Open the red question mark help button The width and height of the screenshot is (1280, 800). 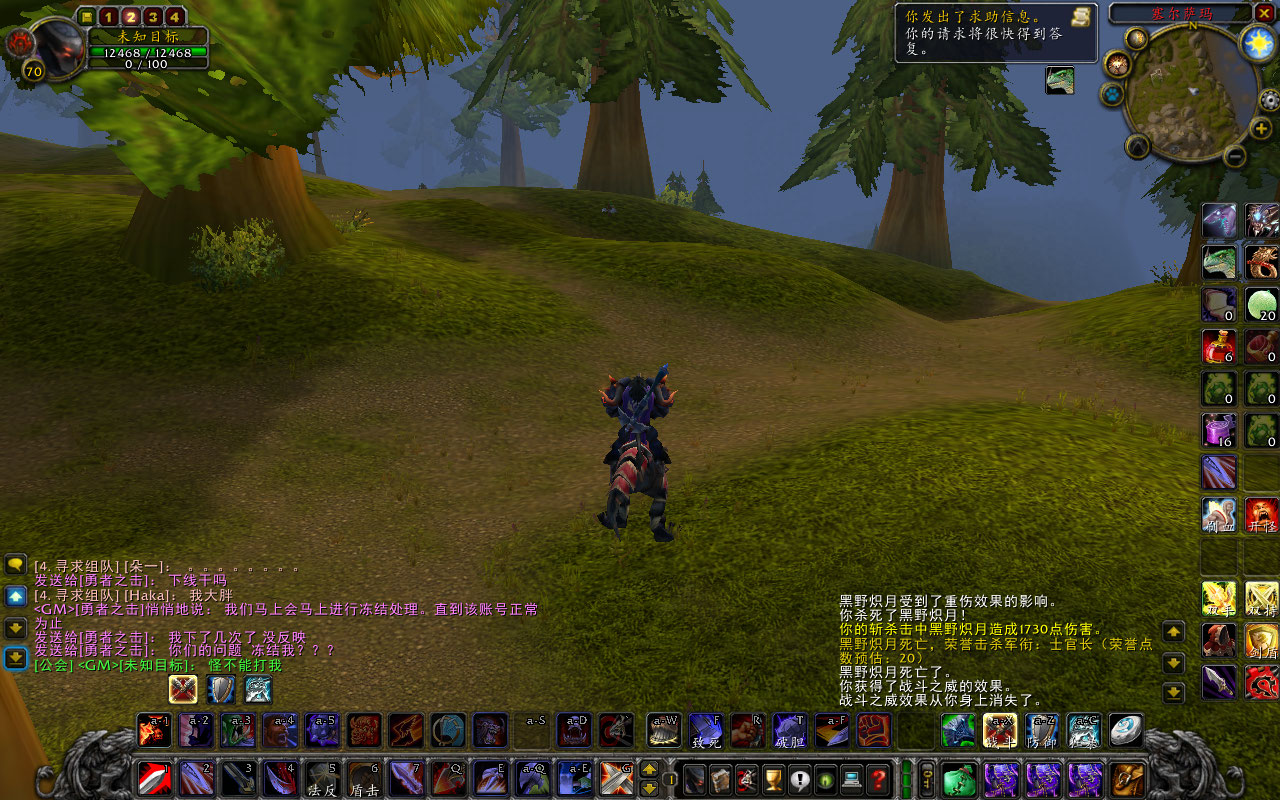point(878,778)
